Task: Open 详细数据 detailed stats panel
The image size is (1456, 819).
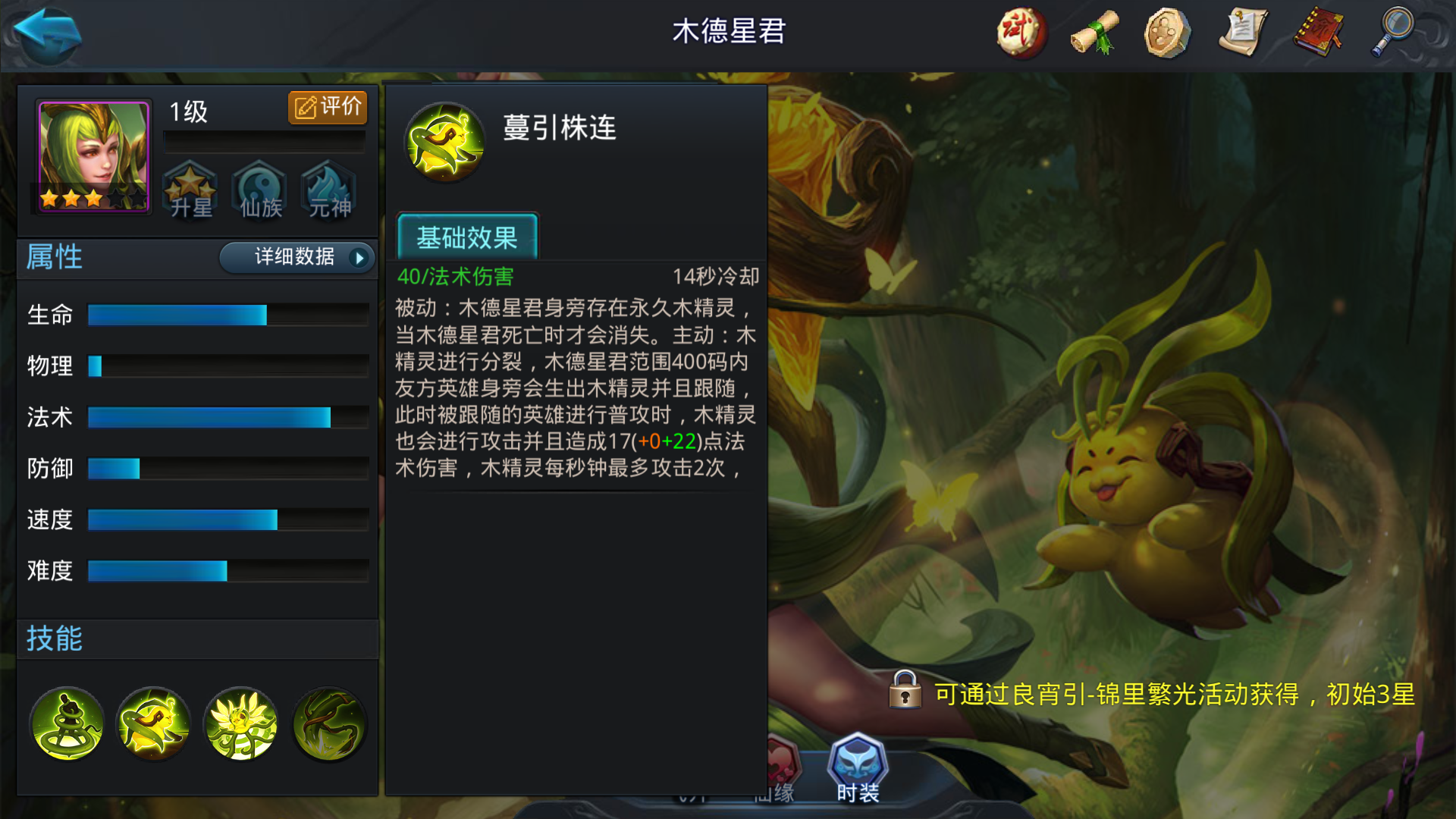Action: [296, 258]
